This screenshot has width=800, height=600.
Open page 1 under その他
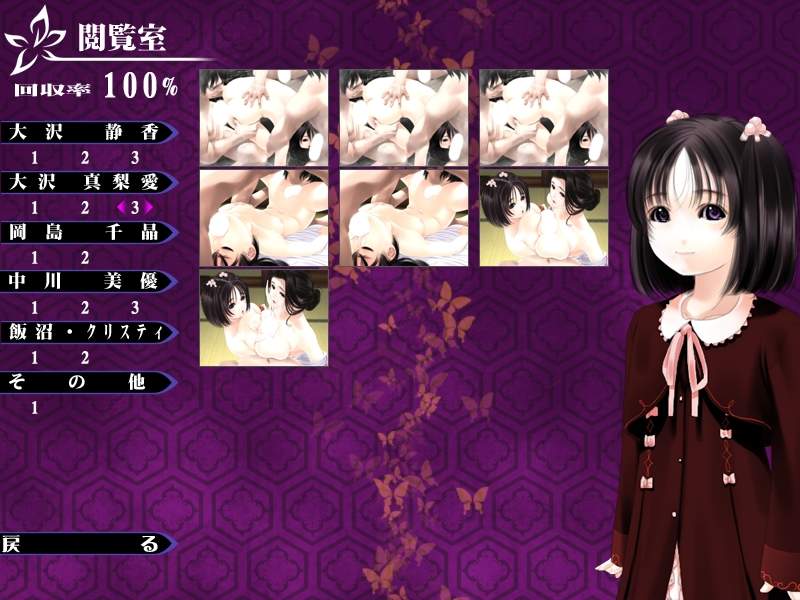coord(35,408)
